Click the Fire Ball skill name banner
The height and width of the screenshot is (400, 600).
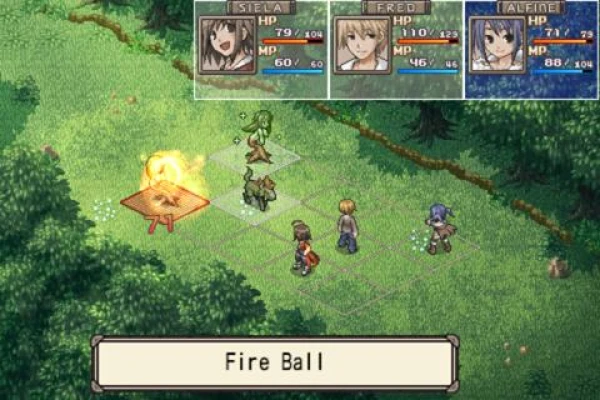275,361
